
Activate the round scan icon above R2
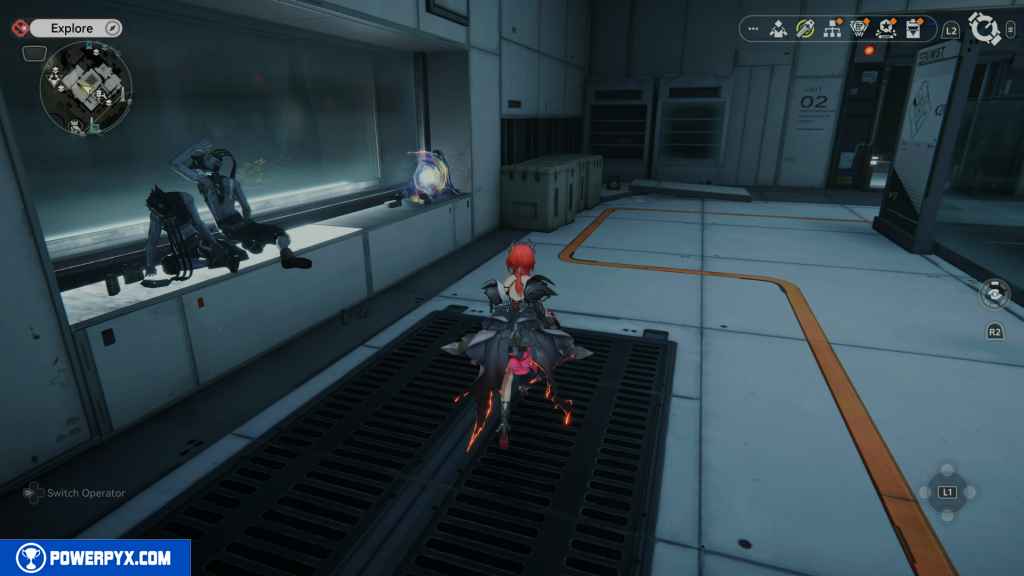tap(994, 294)
